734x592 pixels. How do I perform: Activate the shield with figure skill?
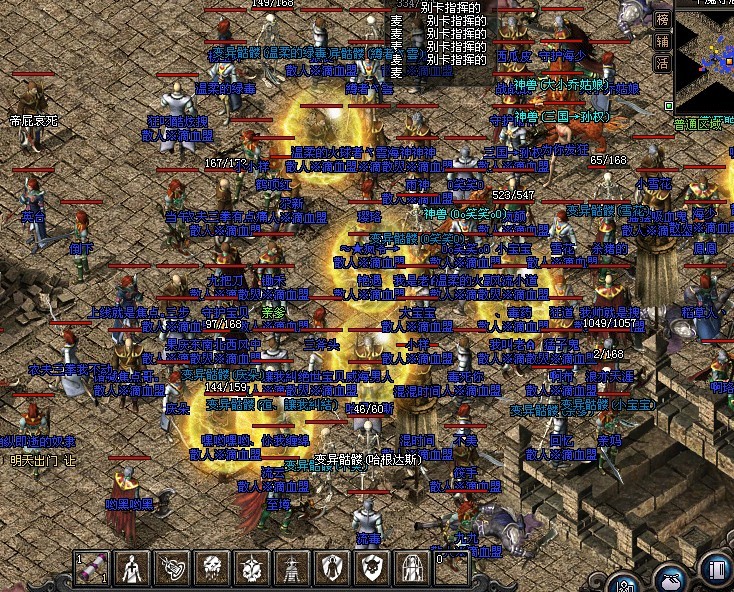332,568
